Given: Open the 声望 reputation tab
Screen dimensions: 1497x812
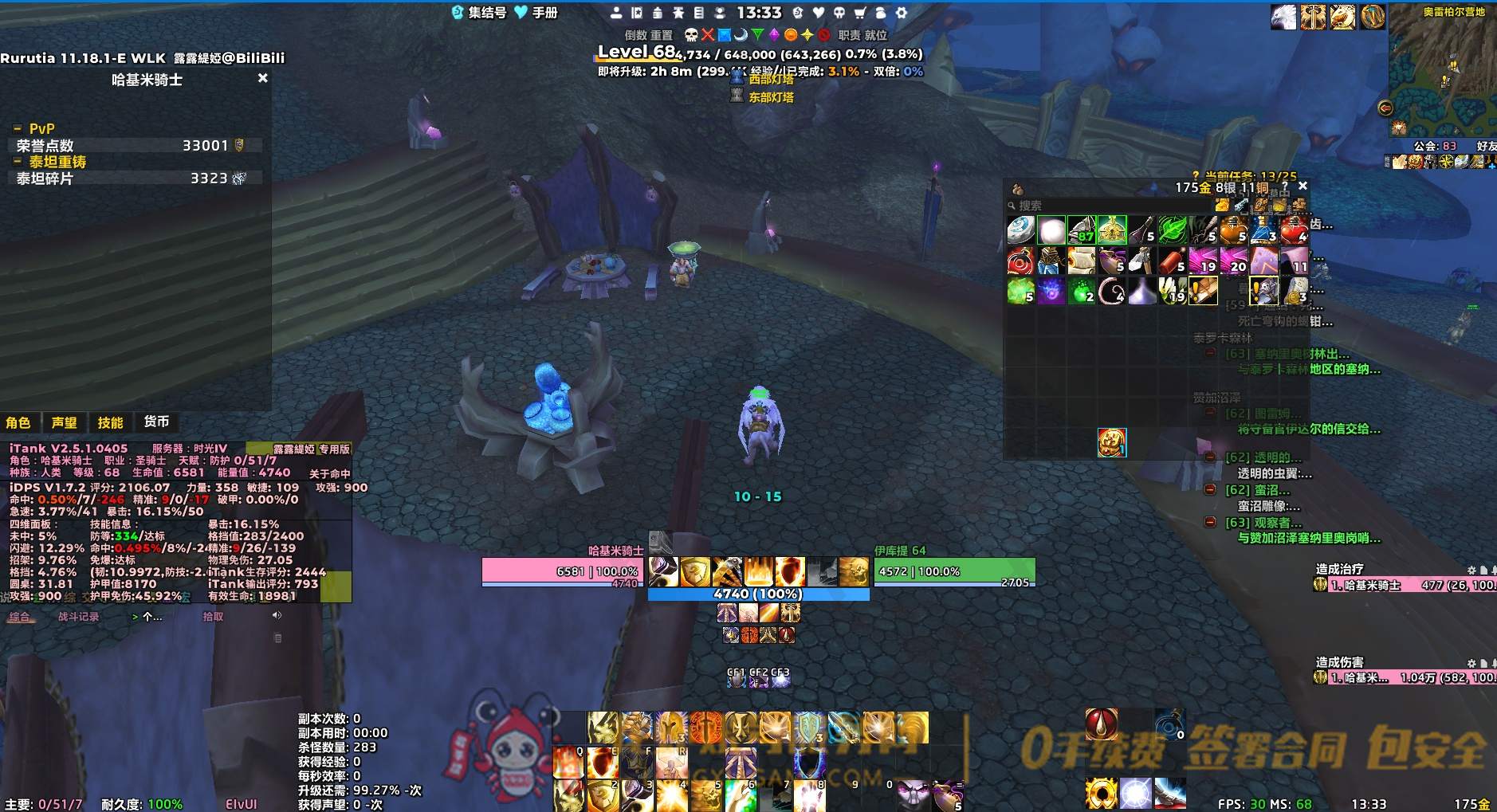Looking at the screenshot, I should click(x=65, y=422).
